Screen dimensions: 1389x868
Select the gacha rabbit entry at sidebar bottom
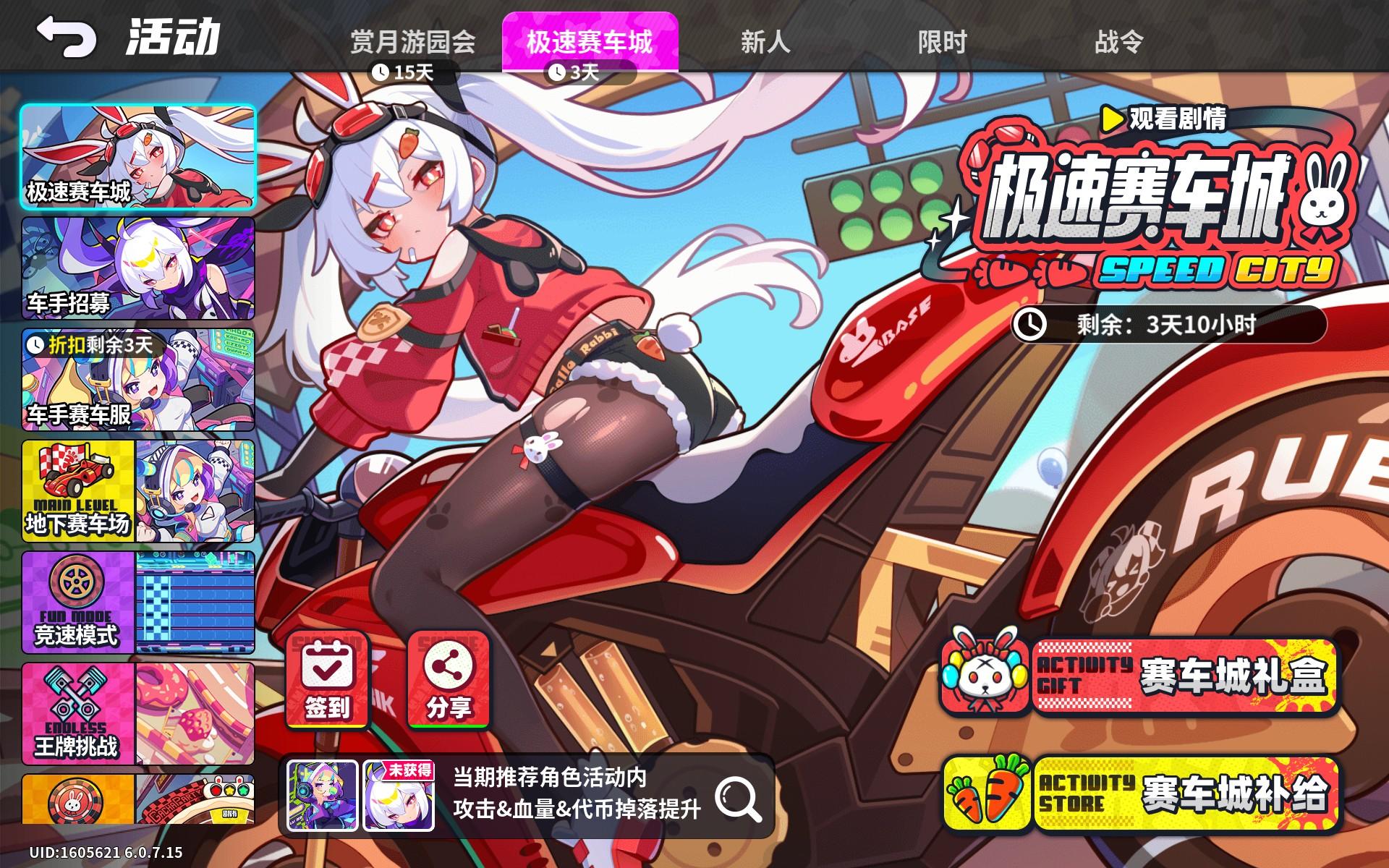75,803
